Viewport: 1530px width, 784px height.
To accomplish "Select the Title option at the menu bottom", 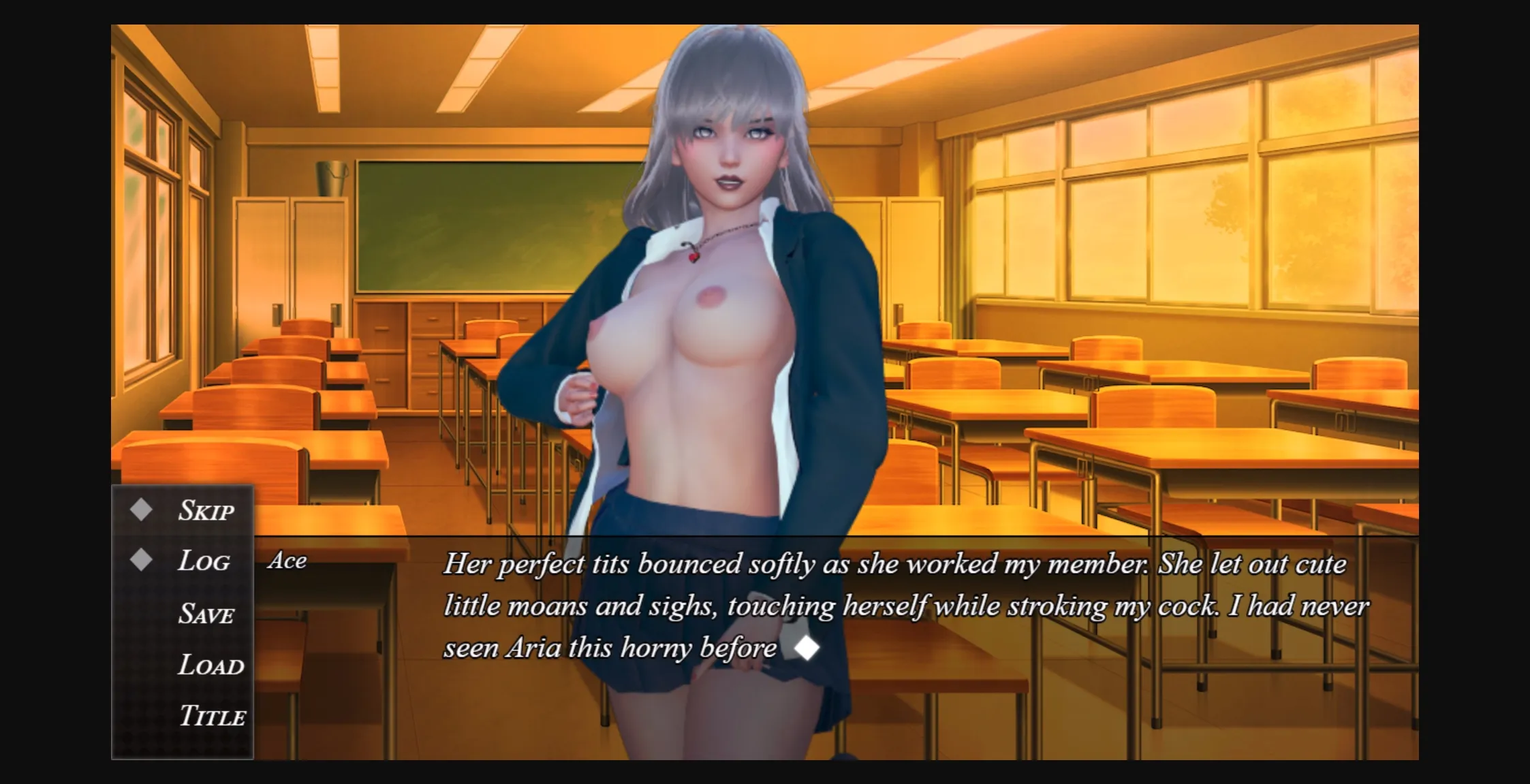I will [213, 717].
